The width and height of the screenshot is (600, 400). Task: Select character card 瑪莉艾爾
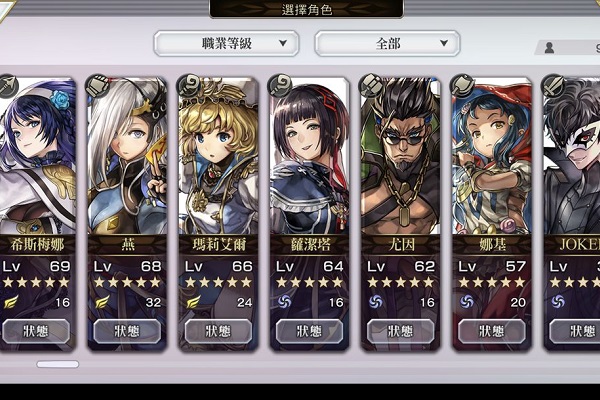tap(218, 160)
